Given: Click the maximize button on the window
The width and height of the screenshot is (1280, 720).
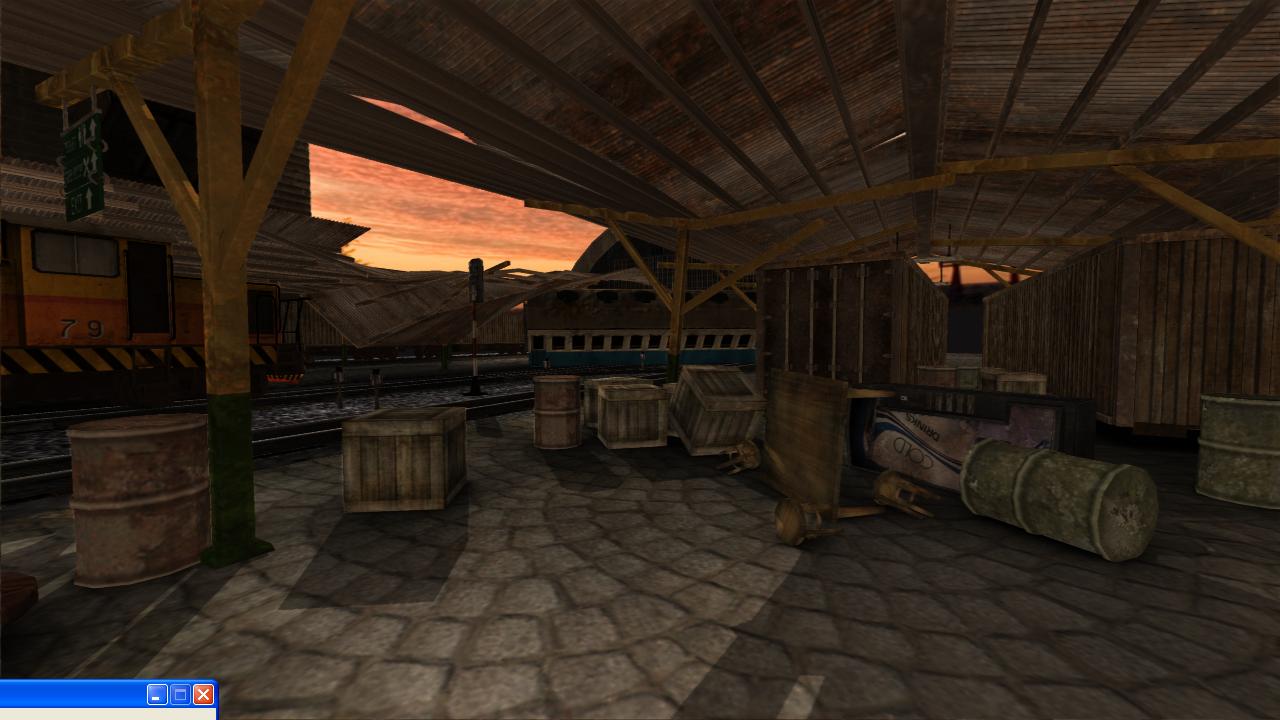Looking at the screenshot, I should pyautogui.click(x=180, y=695).
